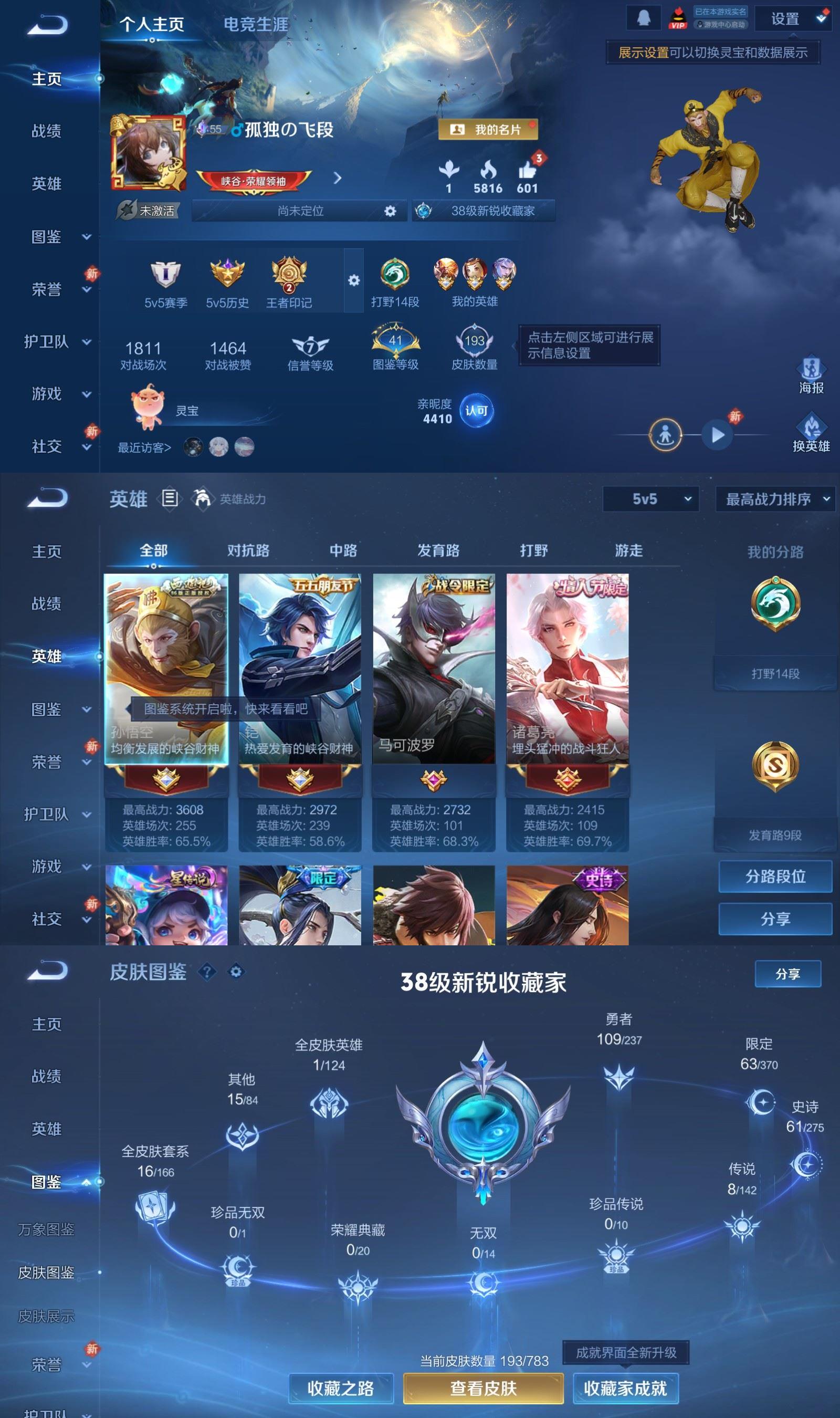840x1418 pixels.
Task: Click the 换英雄 change hero icon
Action: [x=812, y=429]
